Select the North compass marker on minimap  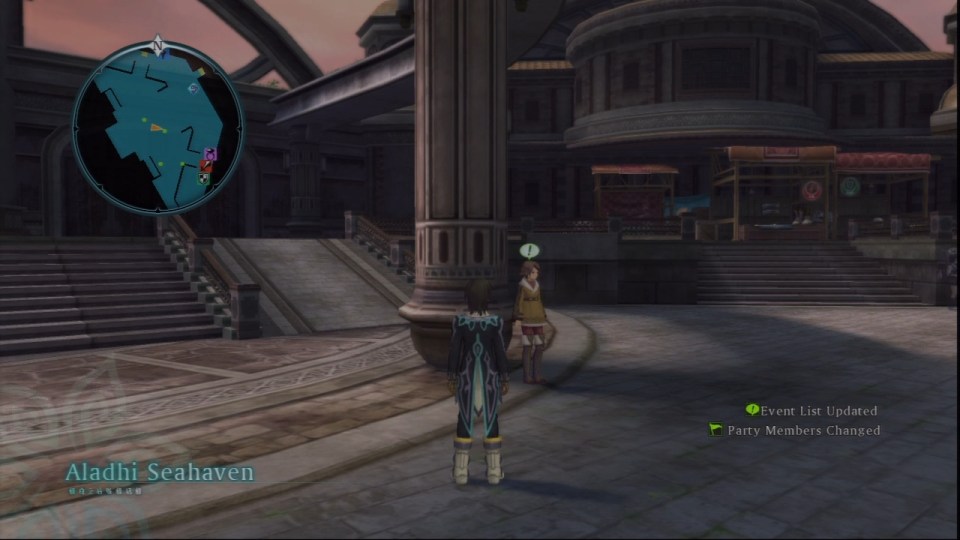tap(157, 44)
